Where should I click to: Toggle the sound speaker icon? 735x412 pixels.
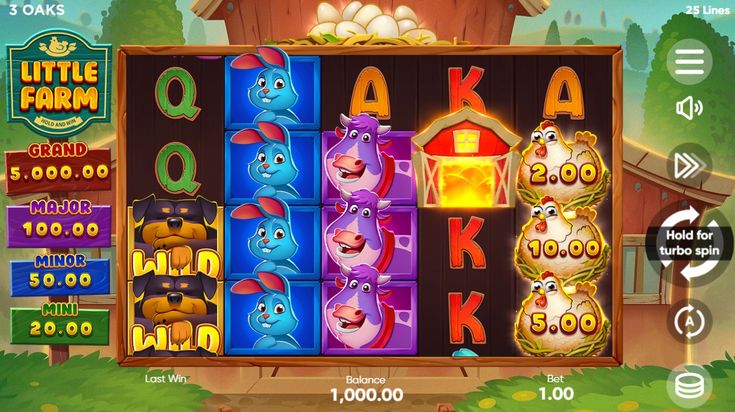pos(689,108)
